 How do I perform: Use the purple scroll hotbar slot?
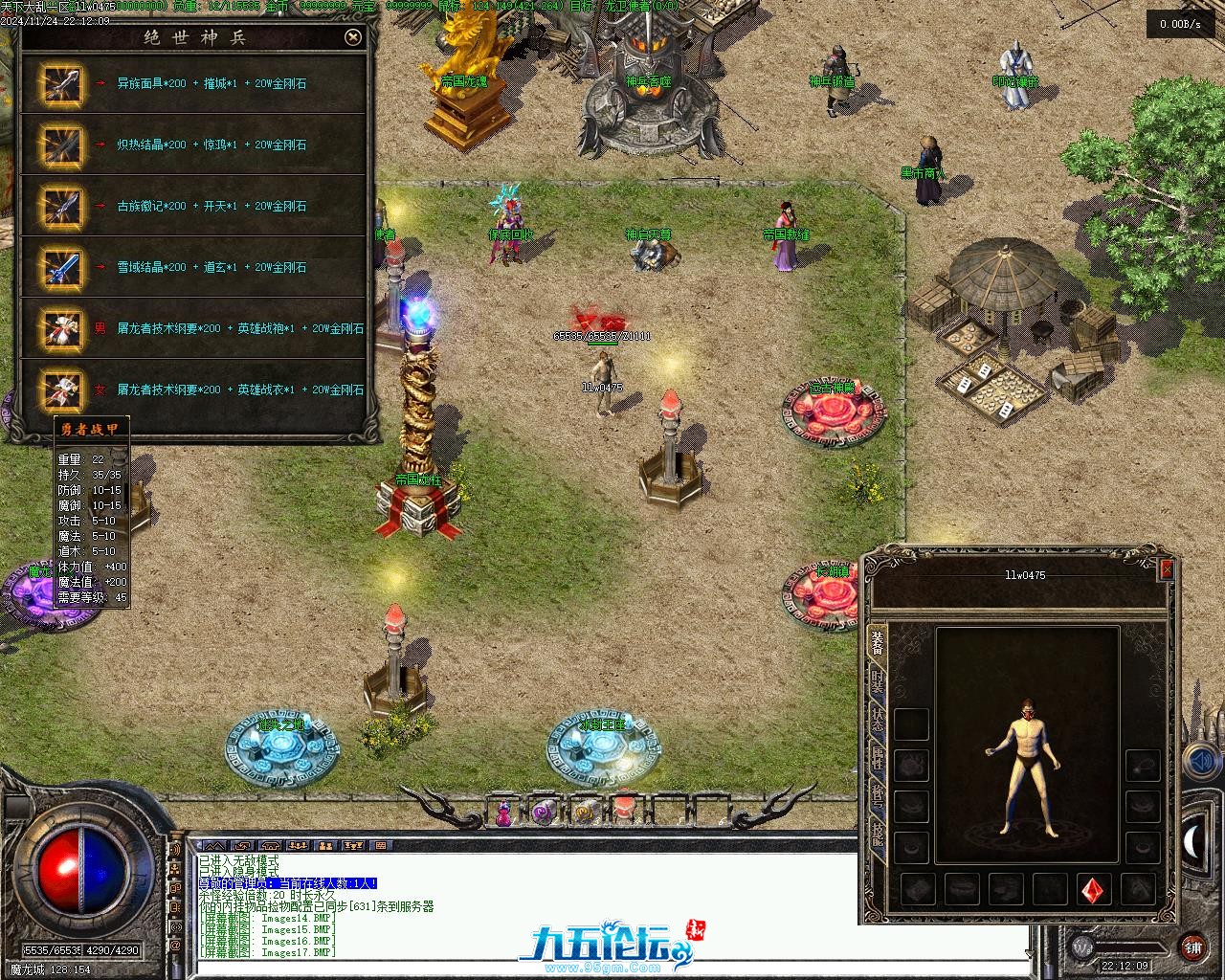pyautogui.click(x=544, y=813)
